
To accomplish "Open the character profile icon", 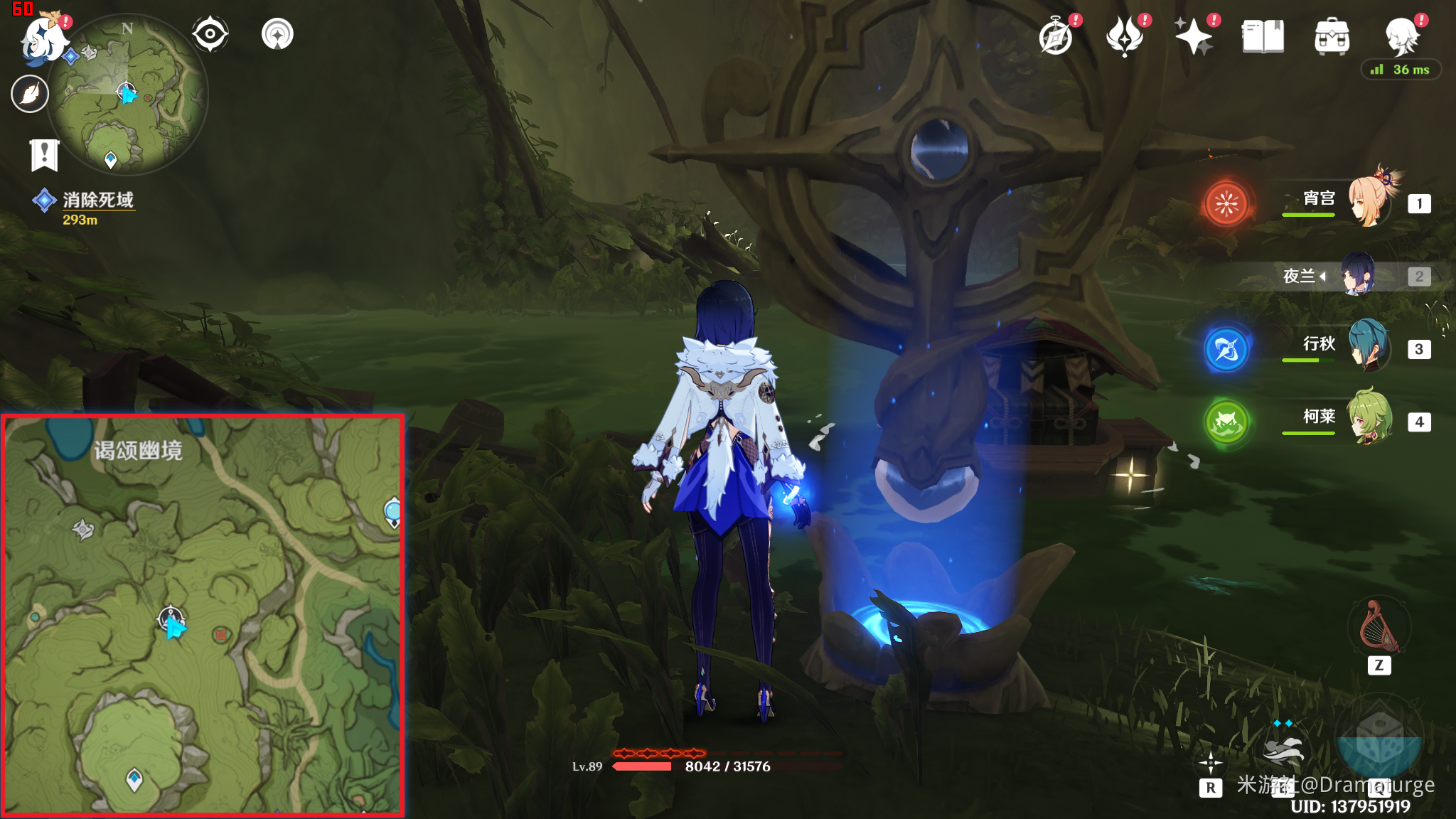I will tap(1401, 36).
